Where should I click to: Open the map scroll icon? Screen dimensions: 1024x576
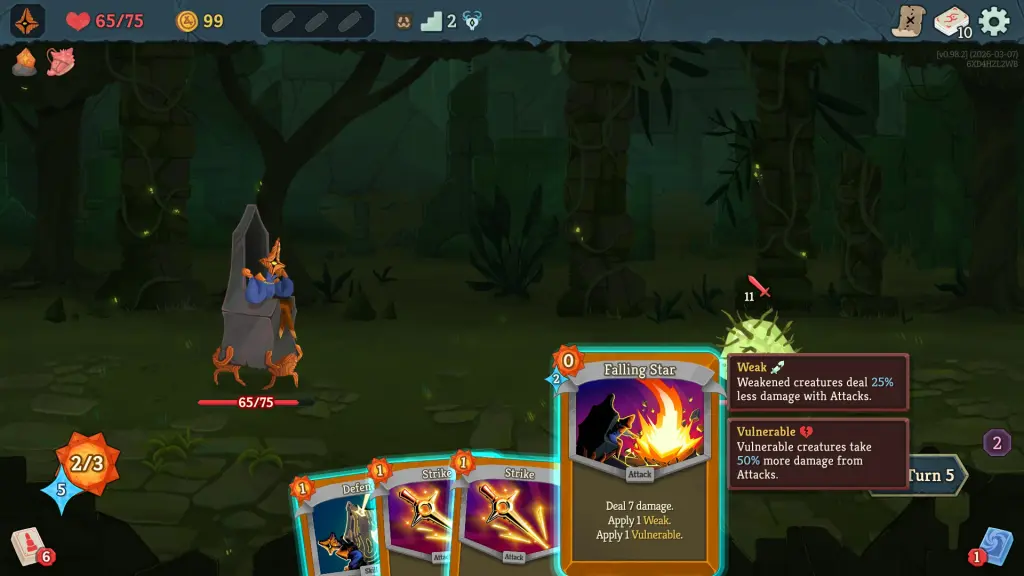[909, 21]
